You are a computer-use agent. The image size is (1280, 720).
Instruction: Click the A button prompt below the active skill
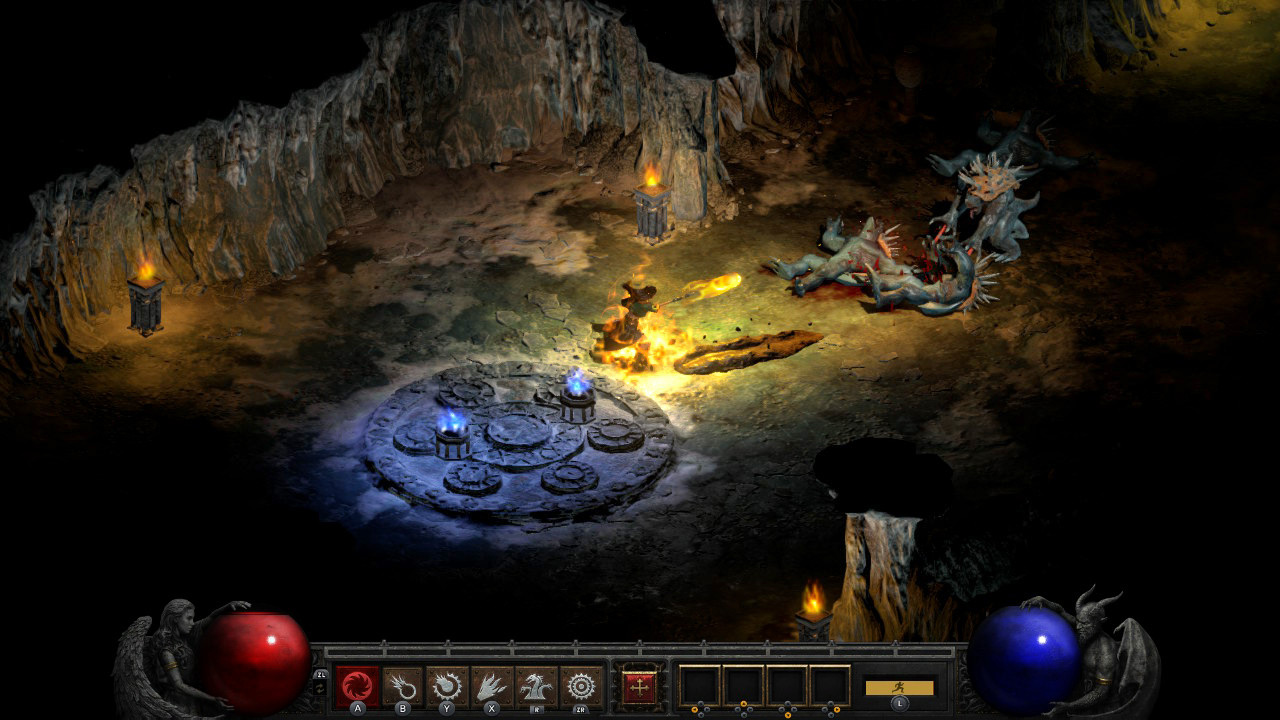coord(355,707)
